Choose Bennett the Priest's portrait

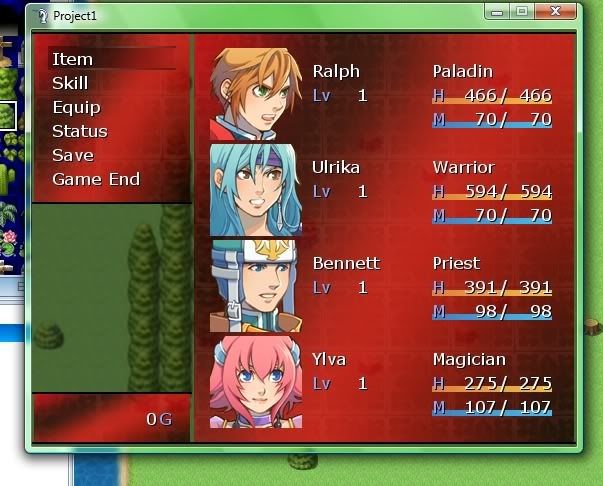point(255,285)
